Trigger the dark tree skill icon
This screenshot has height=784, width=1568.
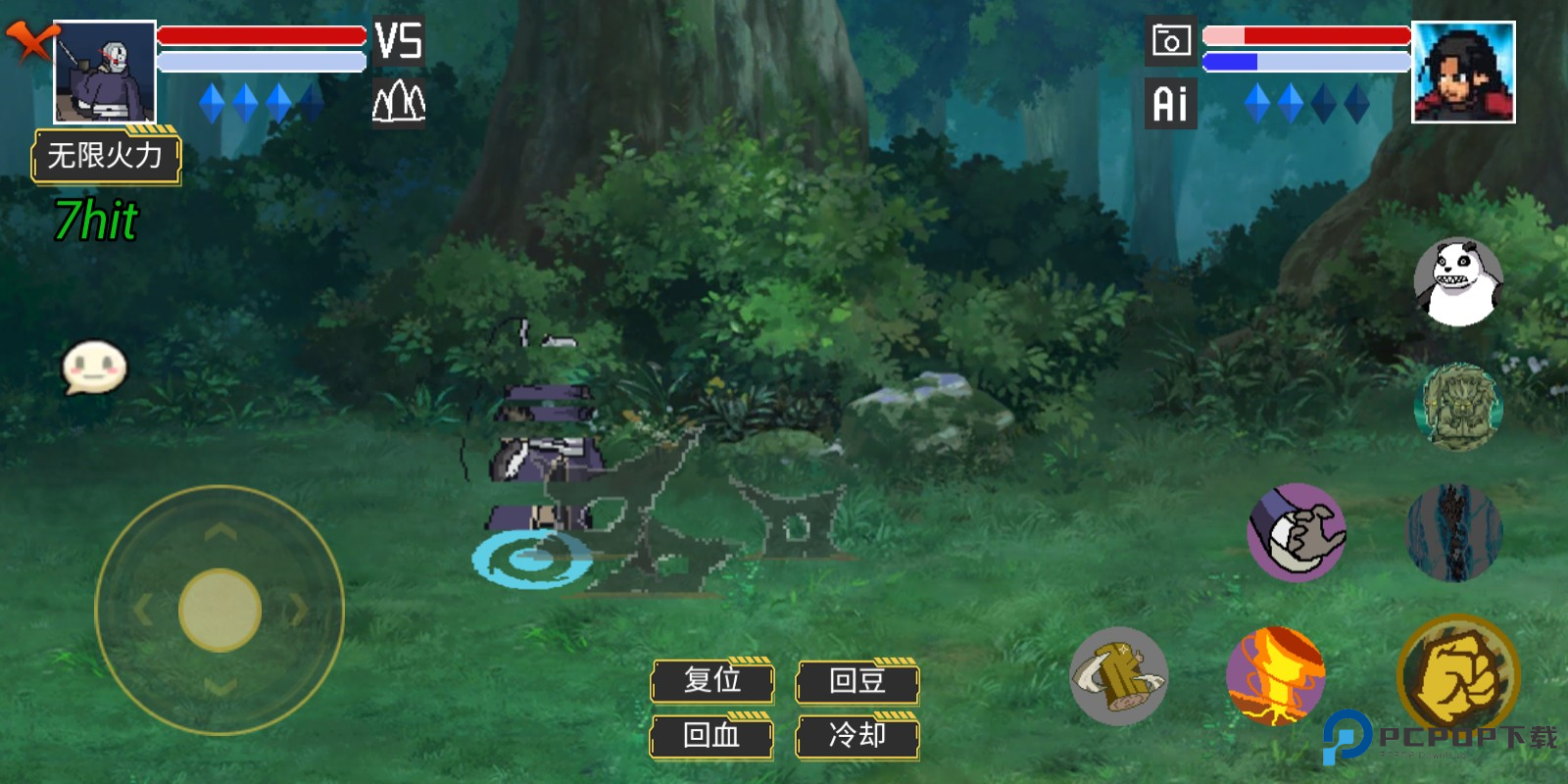[x=1454, y=532]
